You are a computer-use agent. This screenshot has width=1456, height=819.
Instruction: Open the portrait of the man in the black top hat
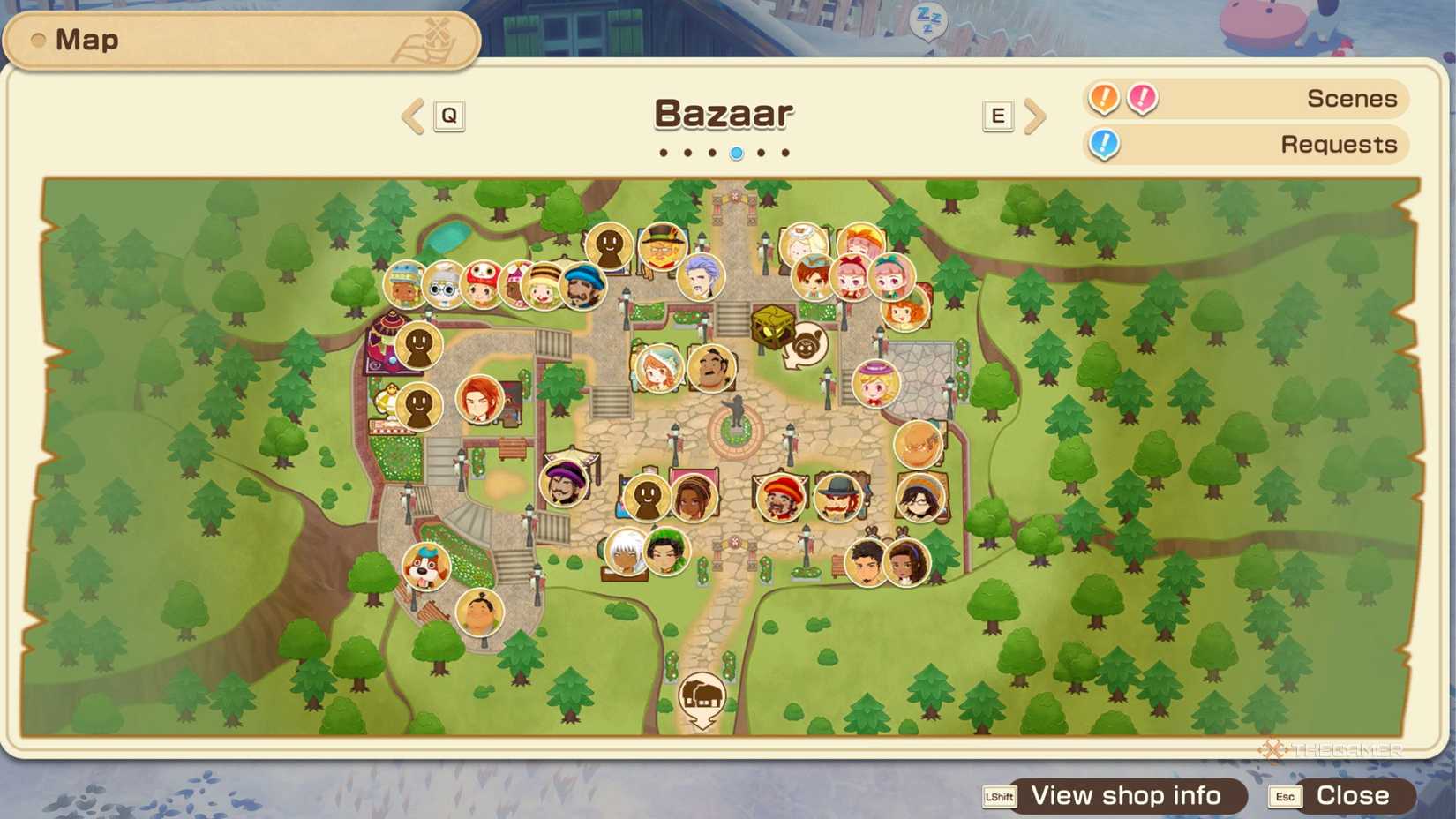(x=837, y=496)
